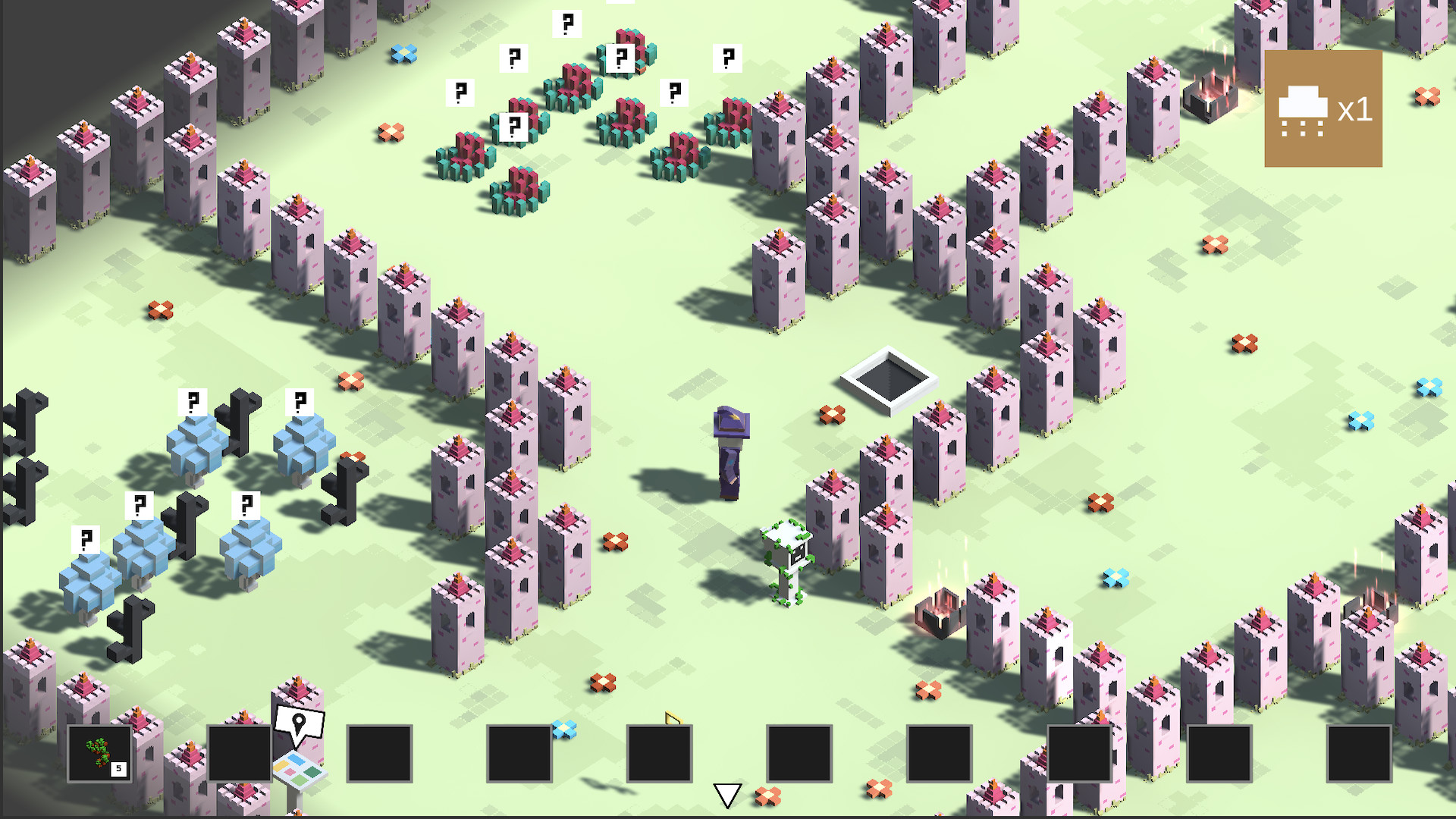Select the white watchtower with vines
The width and height of the screenshot is (1456, 819).
coord(786,561)
